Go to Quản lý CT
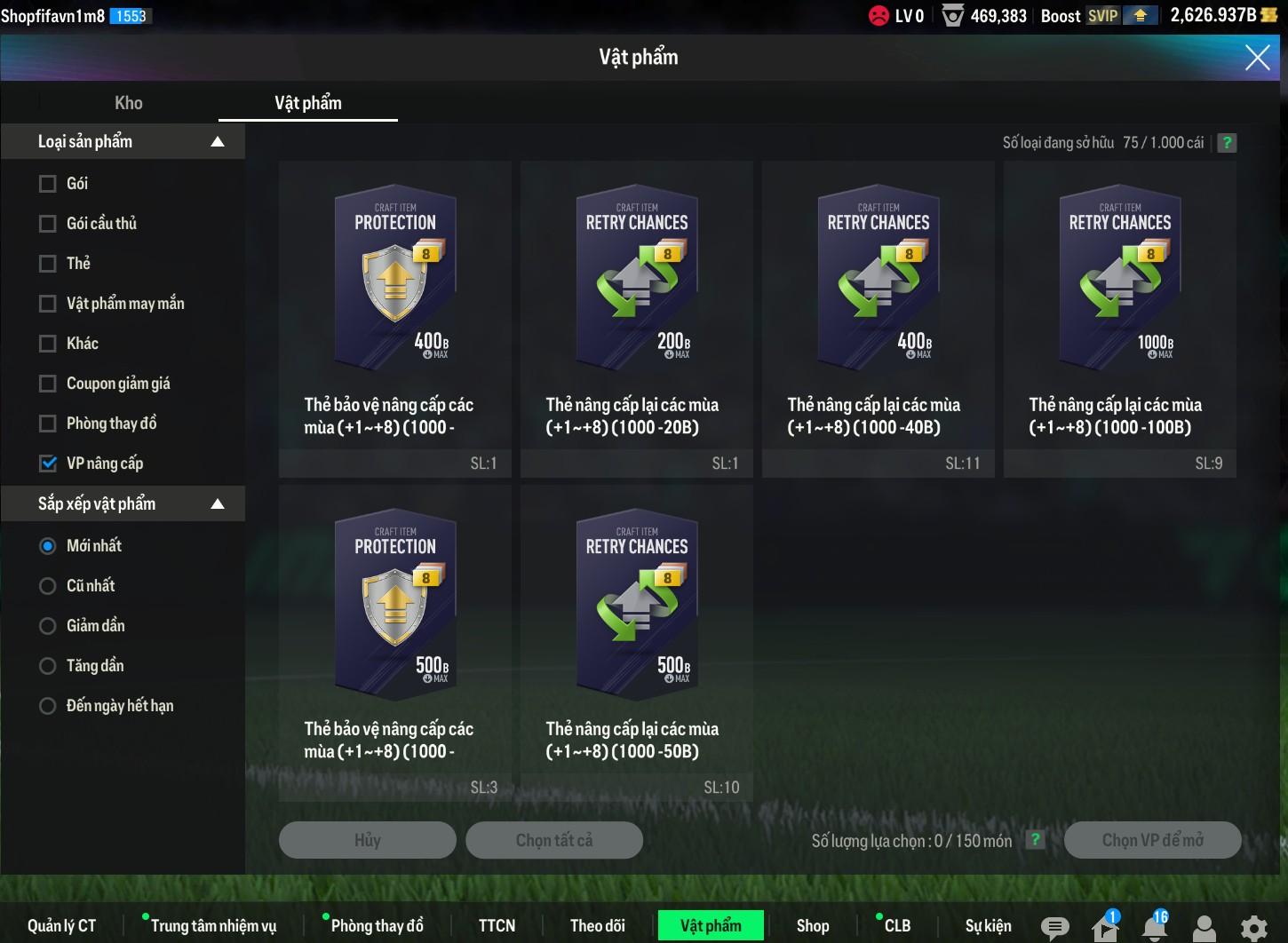 [x=61, y=926]
